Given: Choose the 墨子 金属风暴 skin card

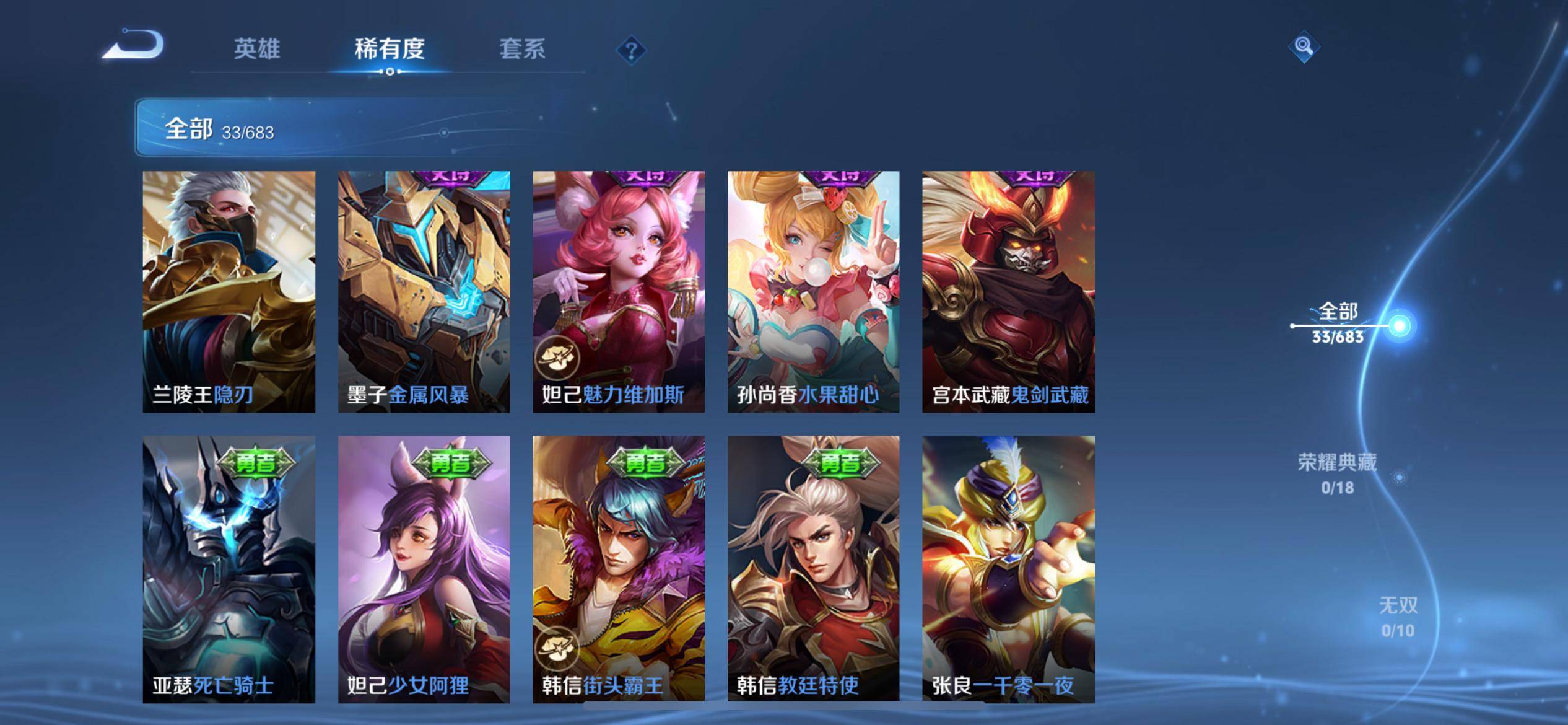Looking at the screenshot, I should click(x=424, y=291).
